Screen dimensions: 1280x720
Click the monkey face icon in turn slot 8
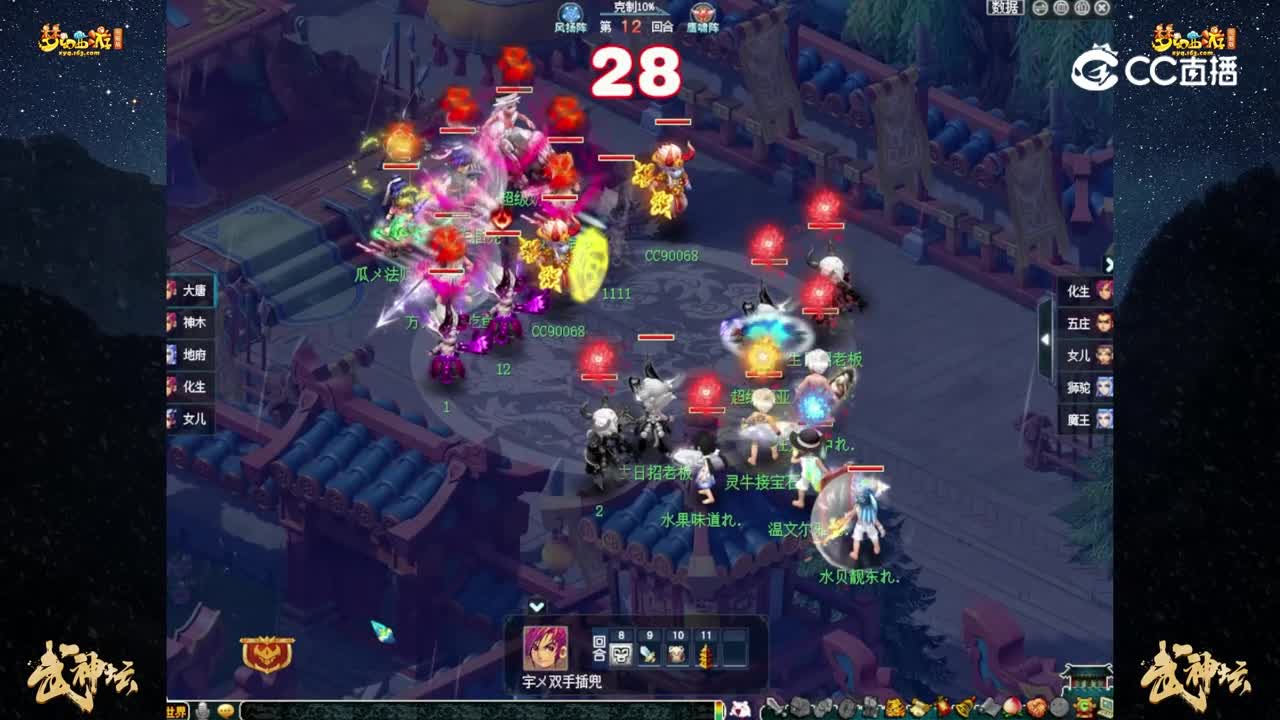coord(623,653)
